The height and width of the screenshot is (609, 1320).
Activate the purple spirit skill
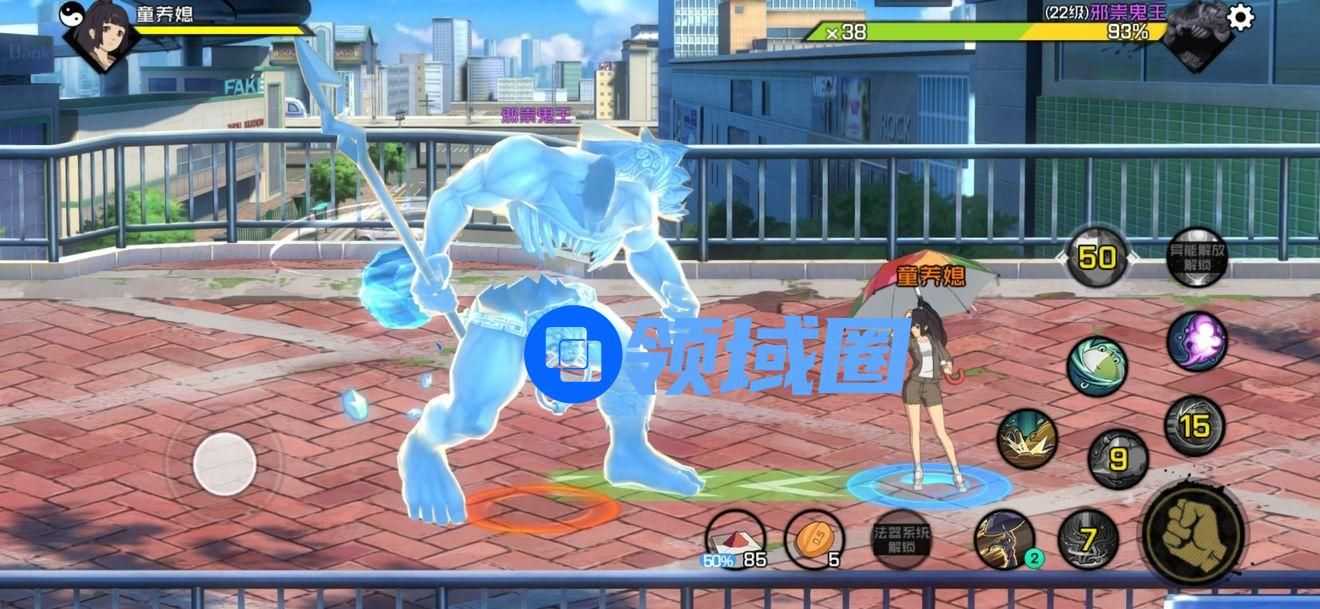1196,341
